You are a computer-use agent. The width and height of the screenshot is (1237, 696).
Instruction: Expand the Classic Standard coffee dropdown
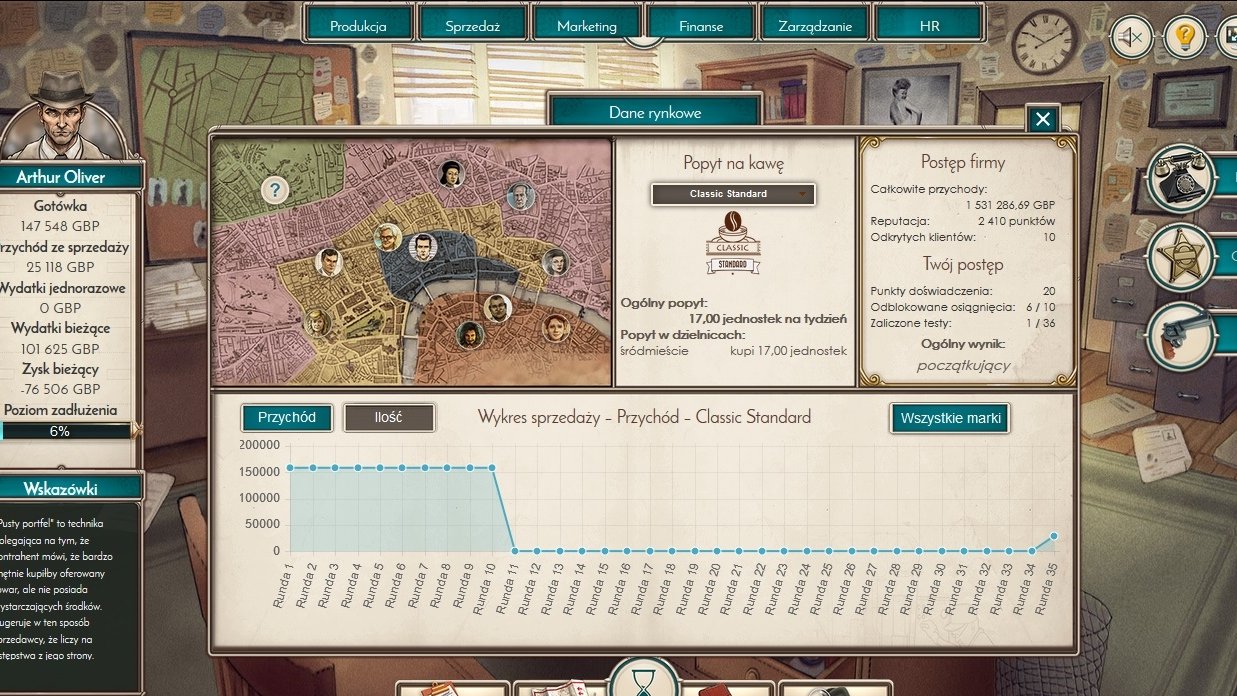coord(733,194)
